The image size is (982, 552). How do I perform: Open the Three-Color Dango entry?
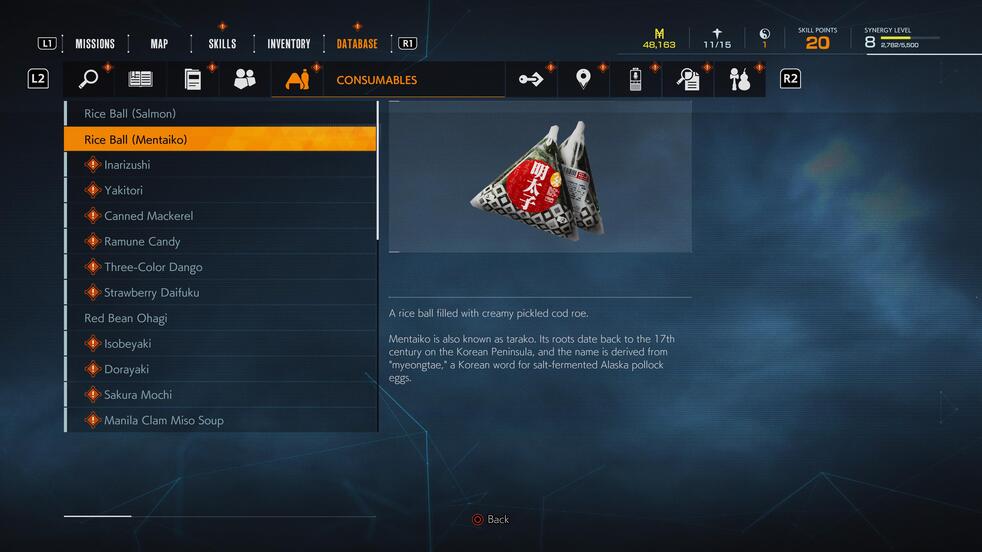click(220, 267)
